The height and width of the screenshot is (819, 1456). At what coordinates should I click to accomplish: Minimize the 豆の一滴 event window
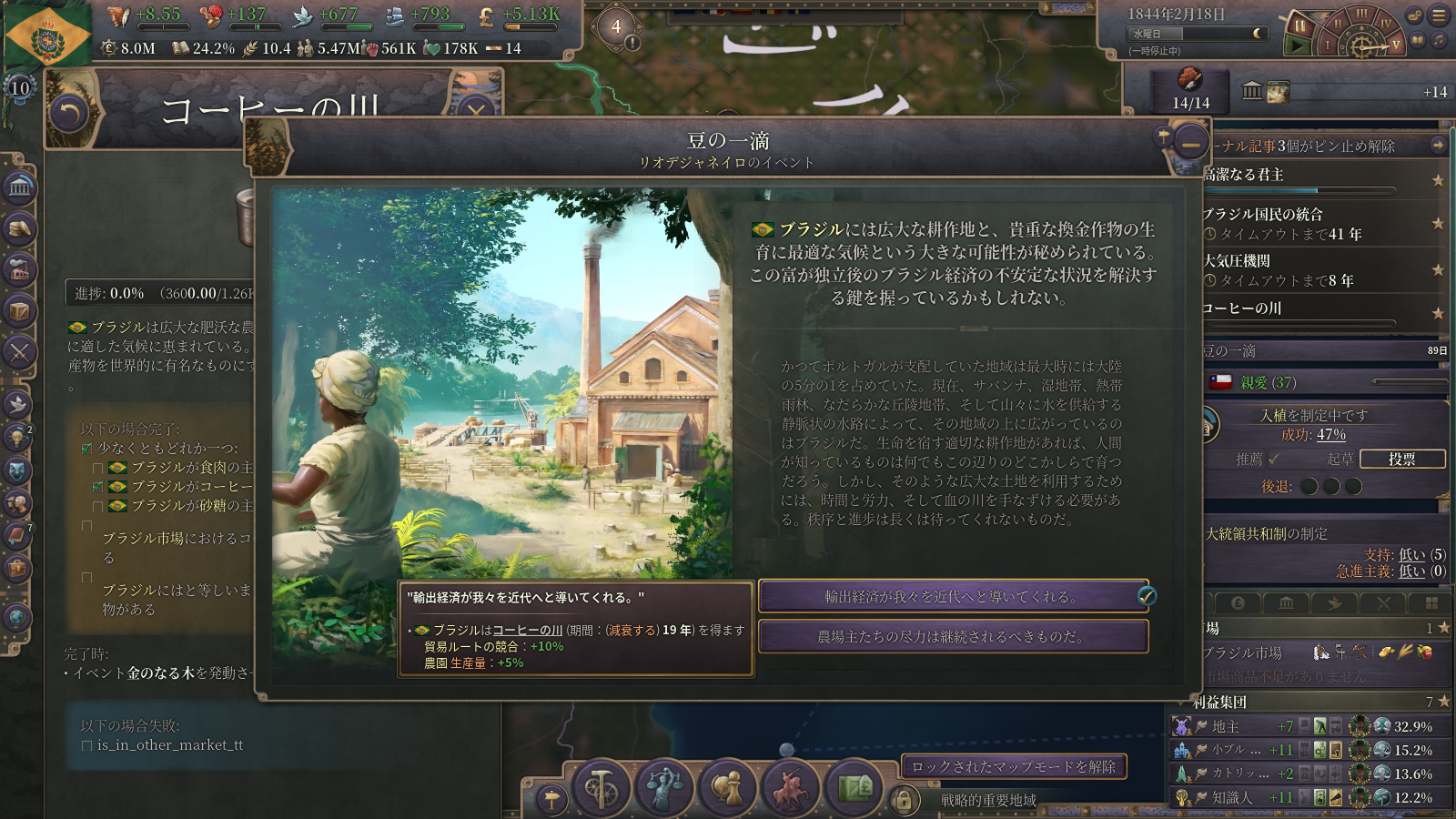[x=1190, y=144]
